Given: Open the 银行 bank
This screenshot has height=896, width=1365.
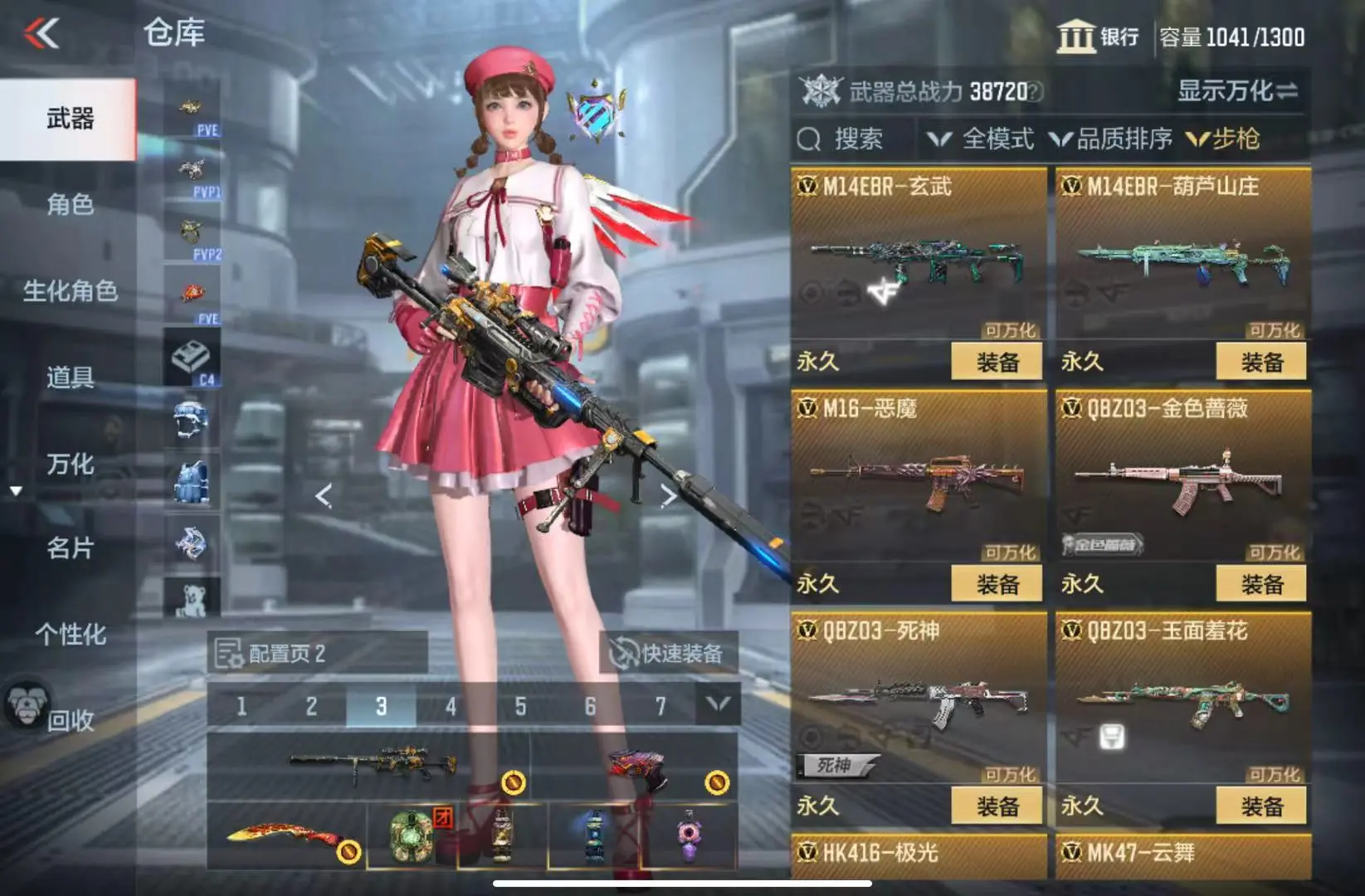Looking at the screenshot, I should coord(1098,37).
